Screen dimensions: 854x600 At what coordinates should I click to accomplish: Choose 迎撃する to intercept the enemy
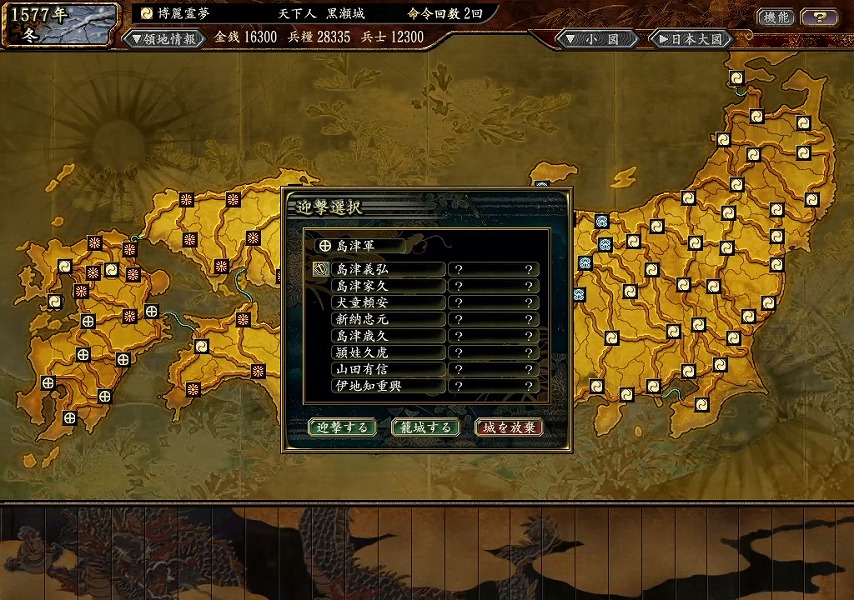point(342,427)
